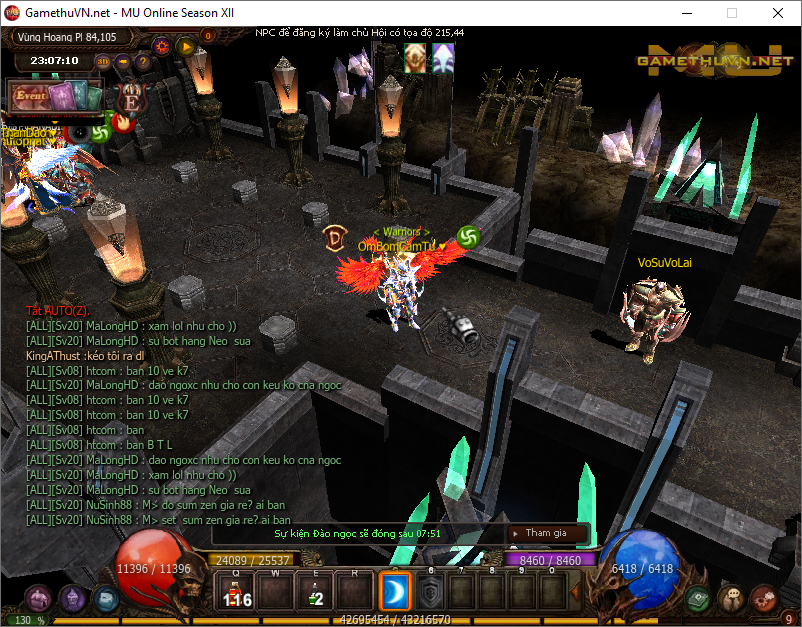Click the round icon between 3D and help
This screenshot has height=627, width=802.
point(123,61)
